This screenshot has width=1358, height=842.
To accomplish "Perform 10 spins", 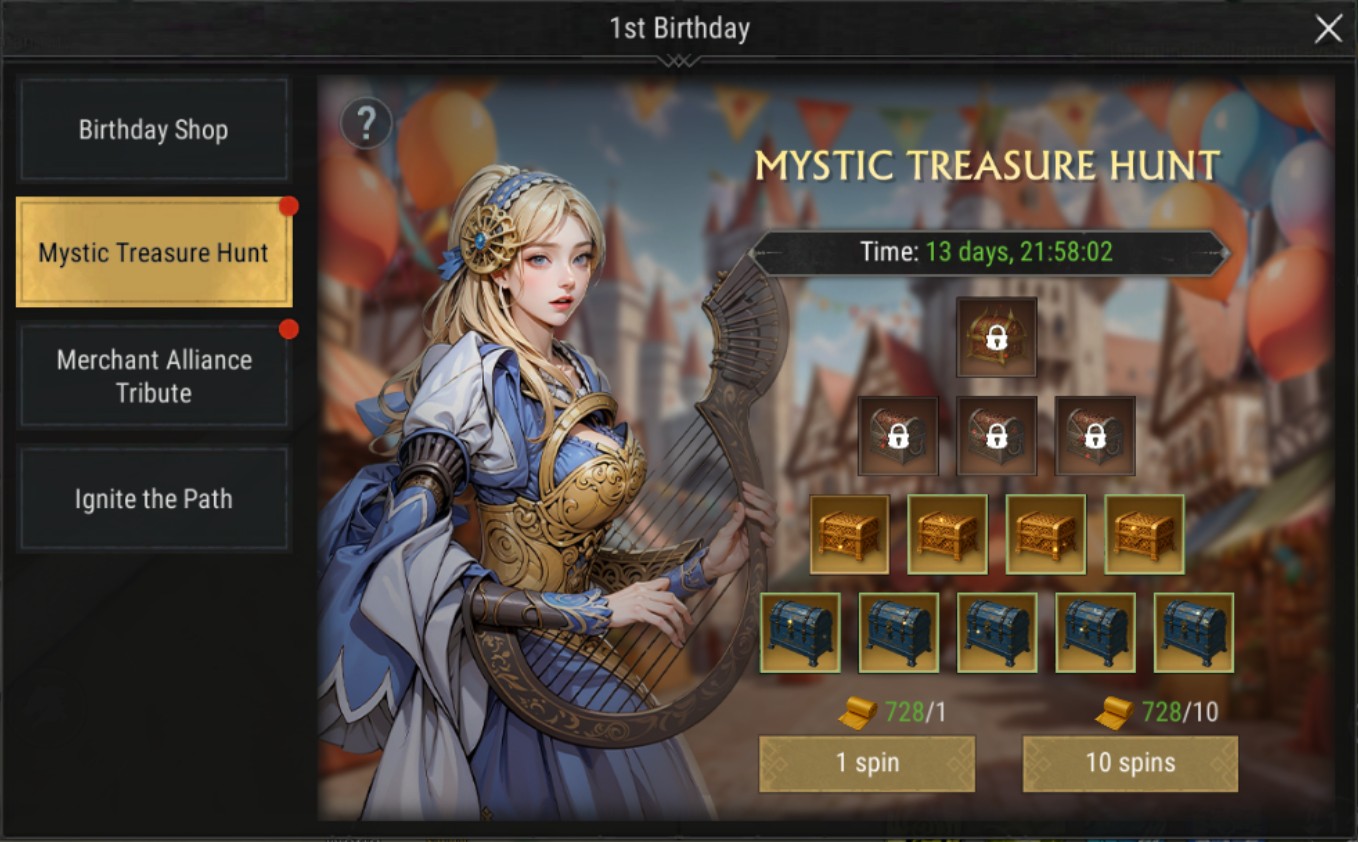I will tap(1130, 764).
